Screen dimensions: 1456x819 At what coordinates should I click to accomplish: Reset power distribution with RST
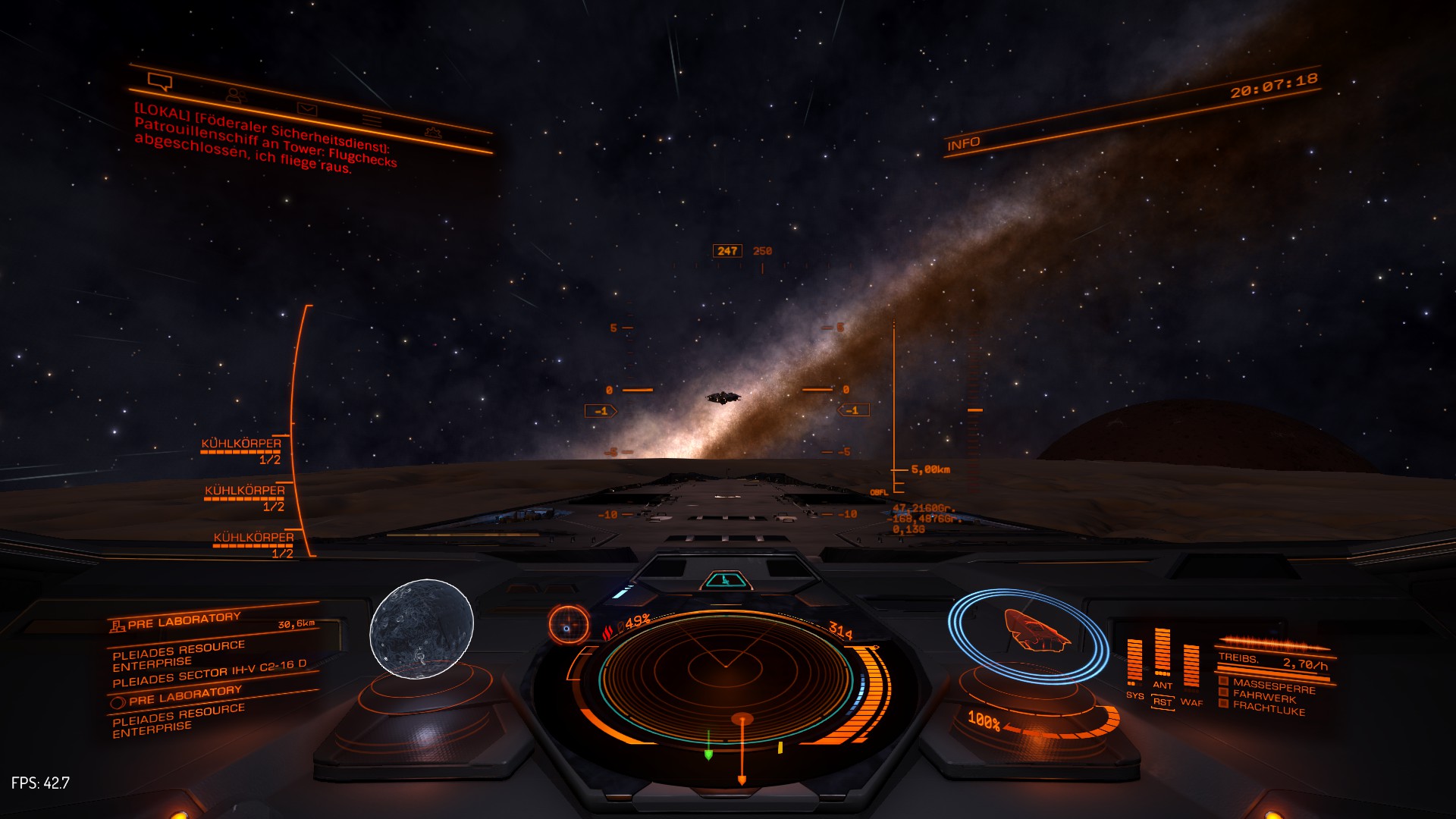[x=1163, y=702]
